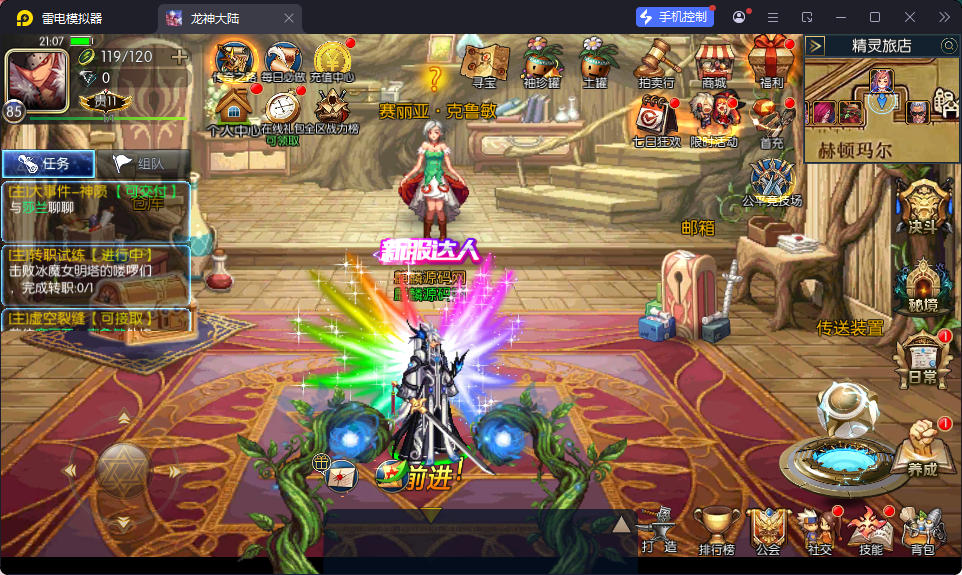
Task: Open the 养成 training menu
Action: coord(922,448)
